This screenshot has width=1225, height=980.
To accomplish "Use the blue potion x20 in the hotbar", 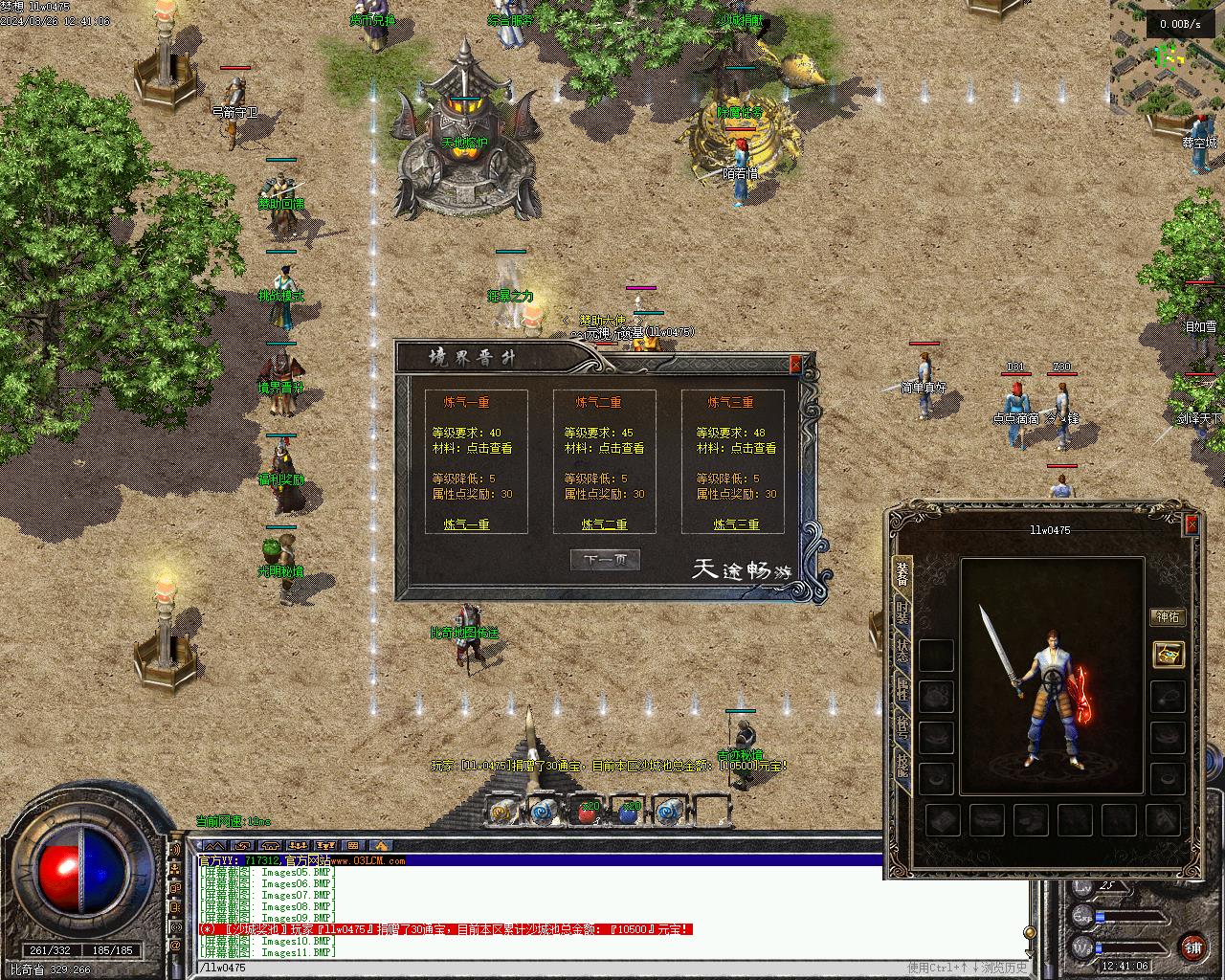I will 628,812.
